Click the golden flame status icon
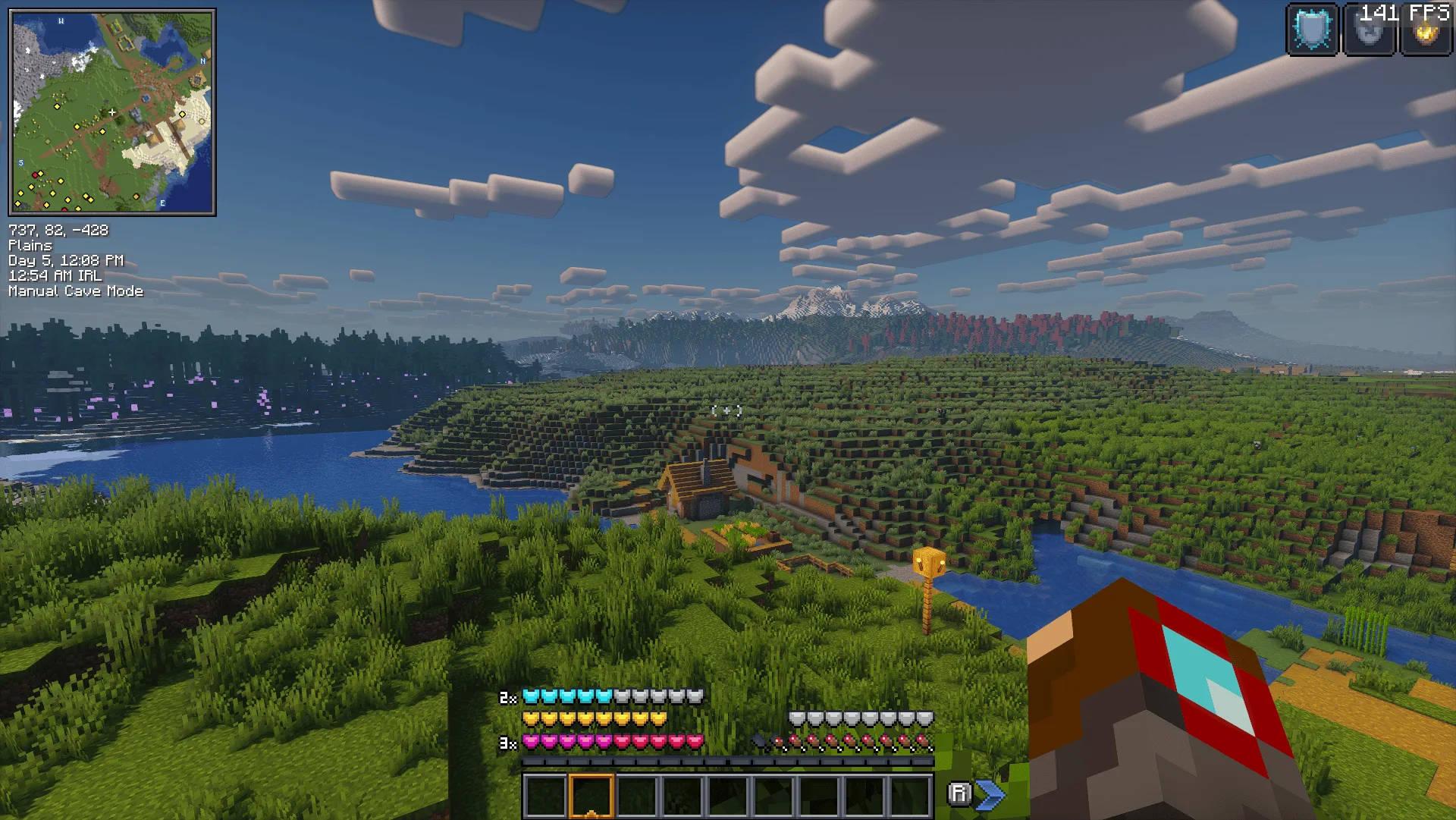The image size is (1456, 820). point(1426,33)
